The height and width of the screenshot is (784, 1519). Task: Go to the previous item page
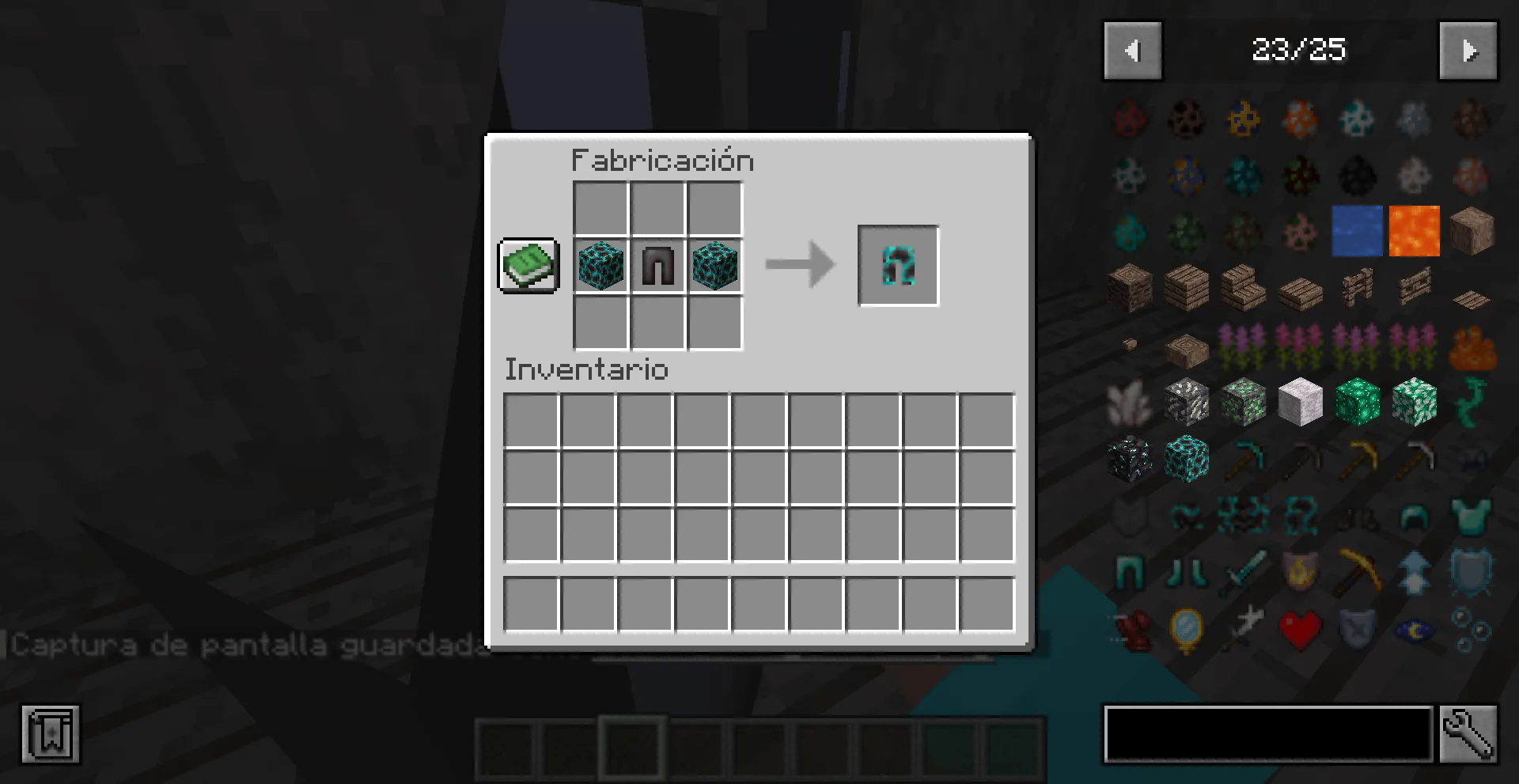tap(1133, 50)
